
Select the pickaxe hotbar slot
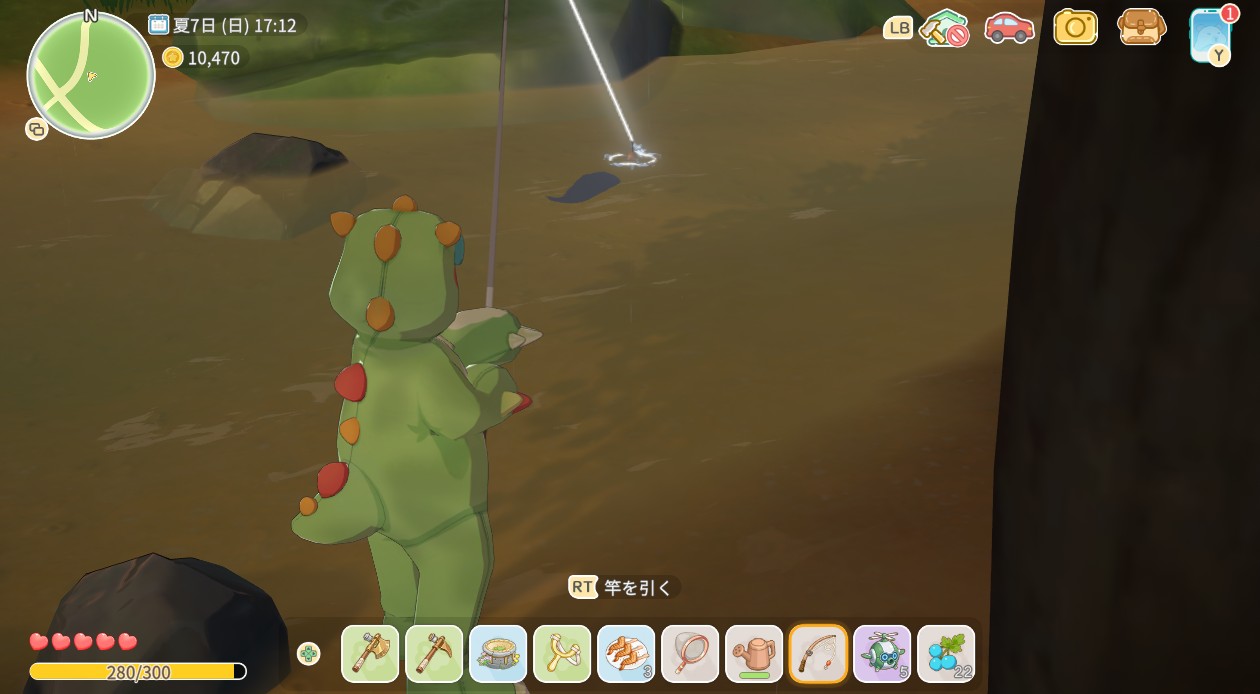click(434, 654)
